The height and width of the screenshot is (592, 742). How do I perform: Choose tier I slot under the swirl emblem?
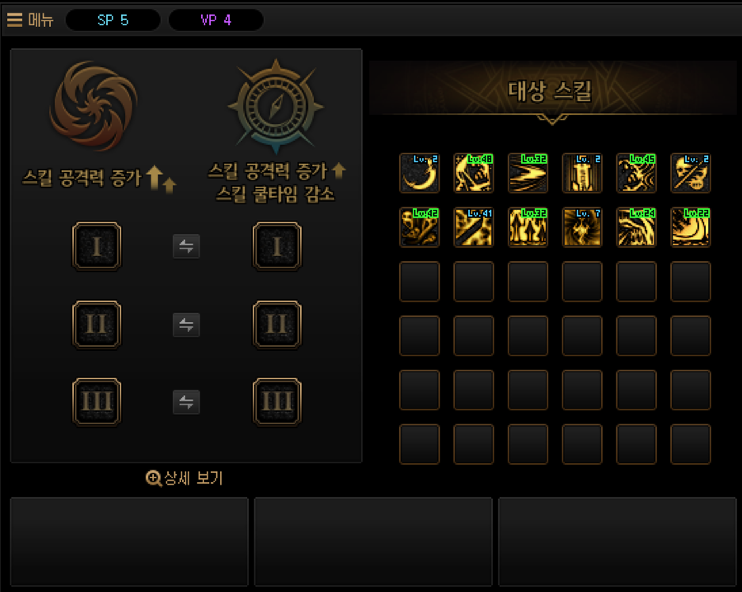pyautogui.click(x=96, y=246)
